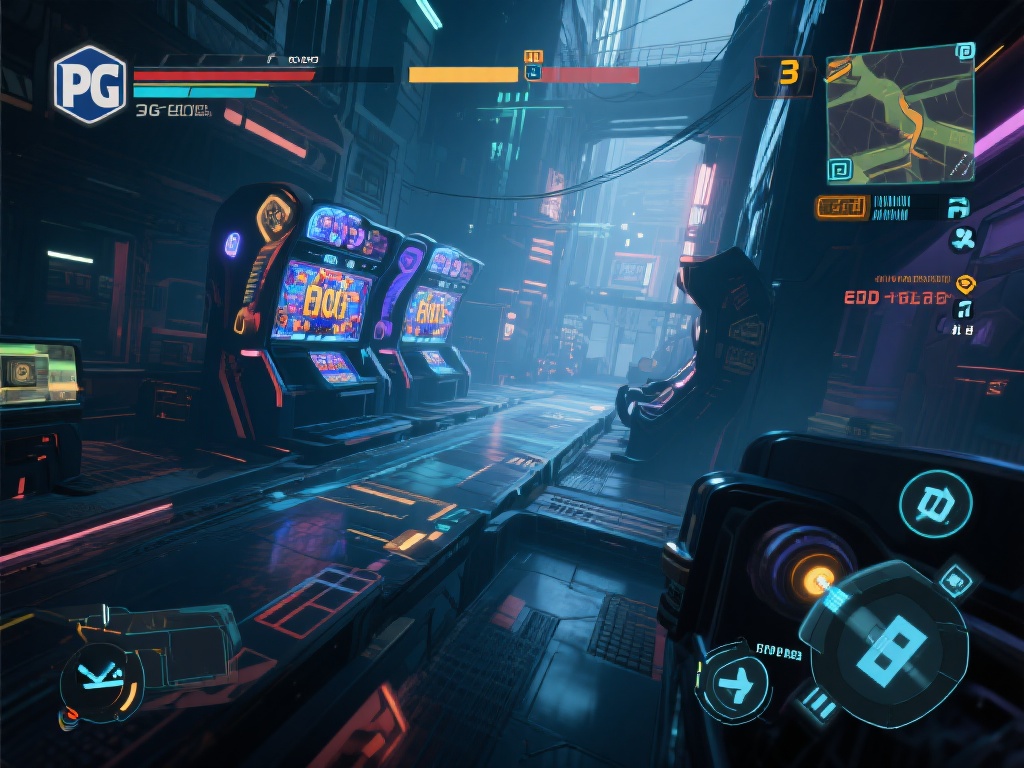Select the small diamond icon beside the dial
The width and height of the screenshot is (1024, 768).
[x=956, y=579]
